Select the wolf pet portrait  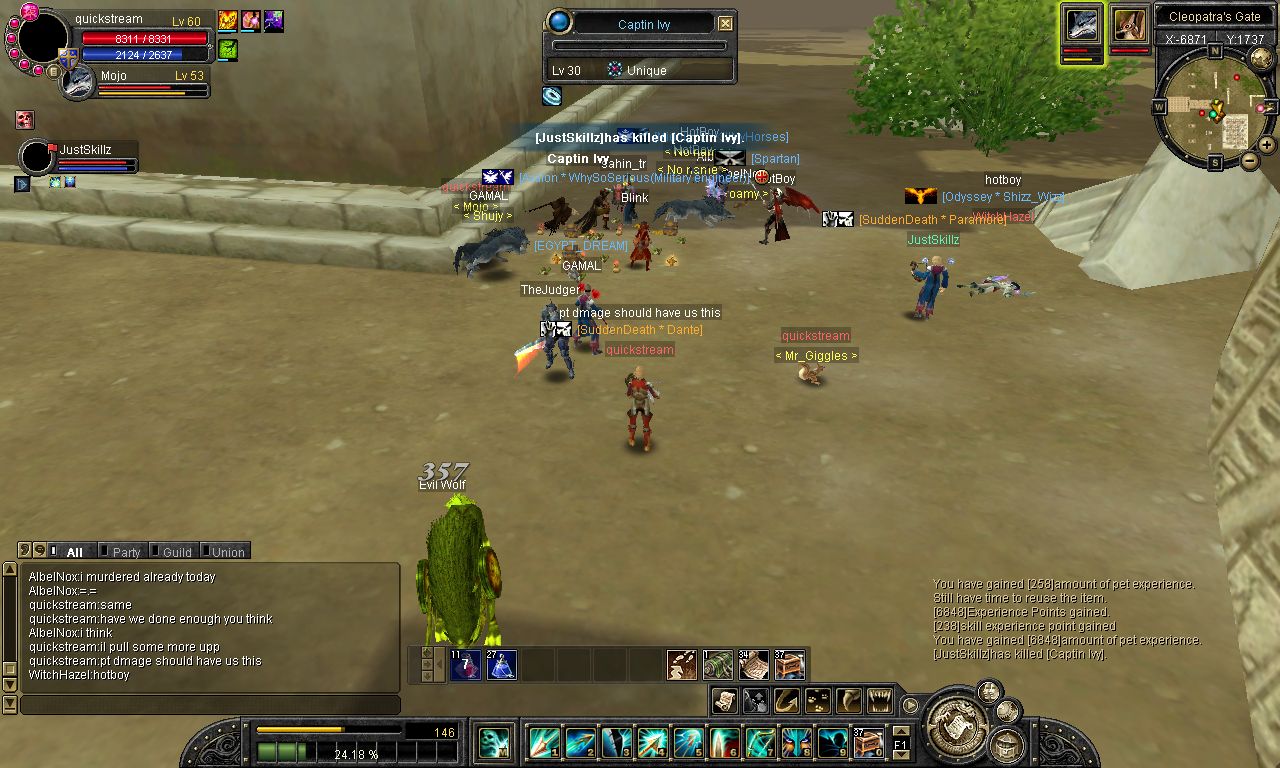pos(1082,25)
